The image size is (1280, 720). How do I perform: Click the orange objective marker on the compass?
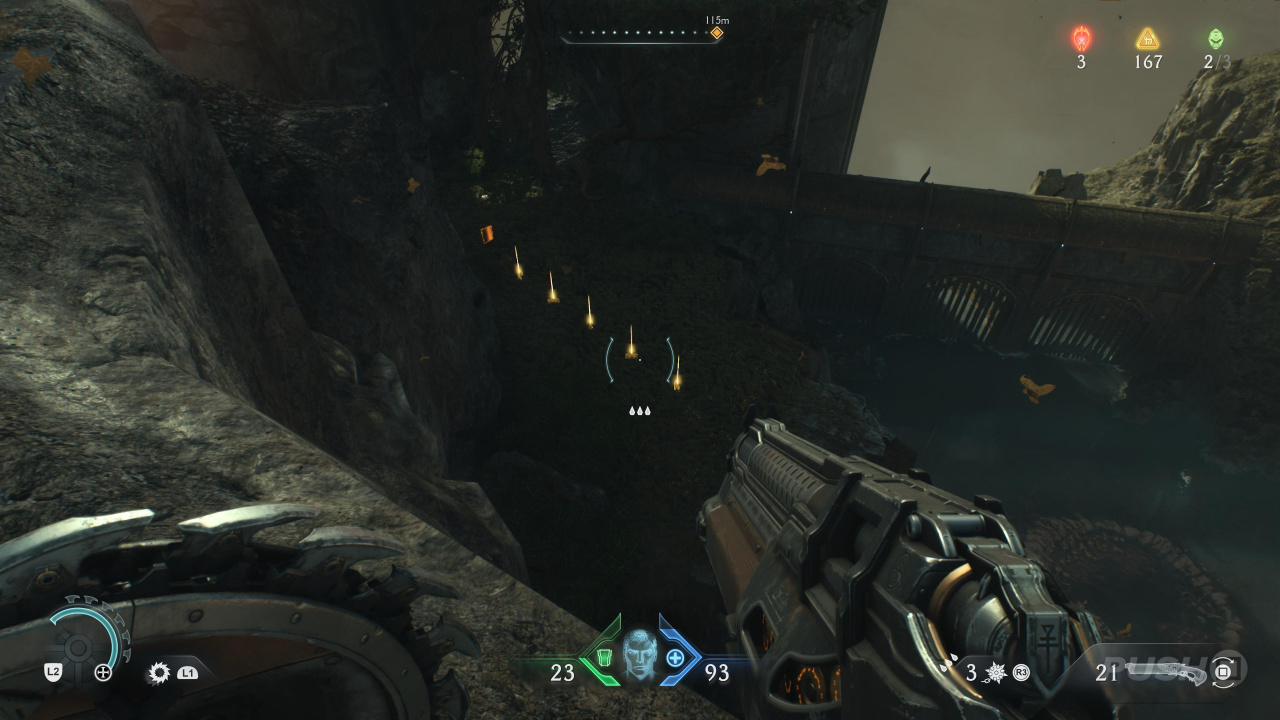coord(716,33)
